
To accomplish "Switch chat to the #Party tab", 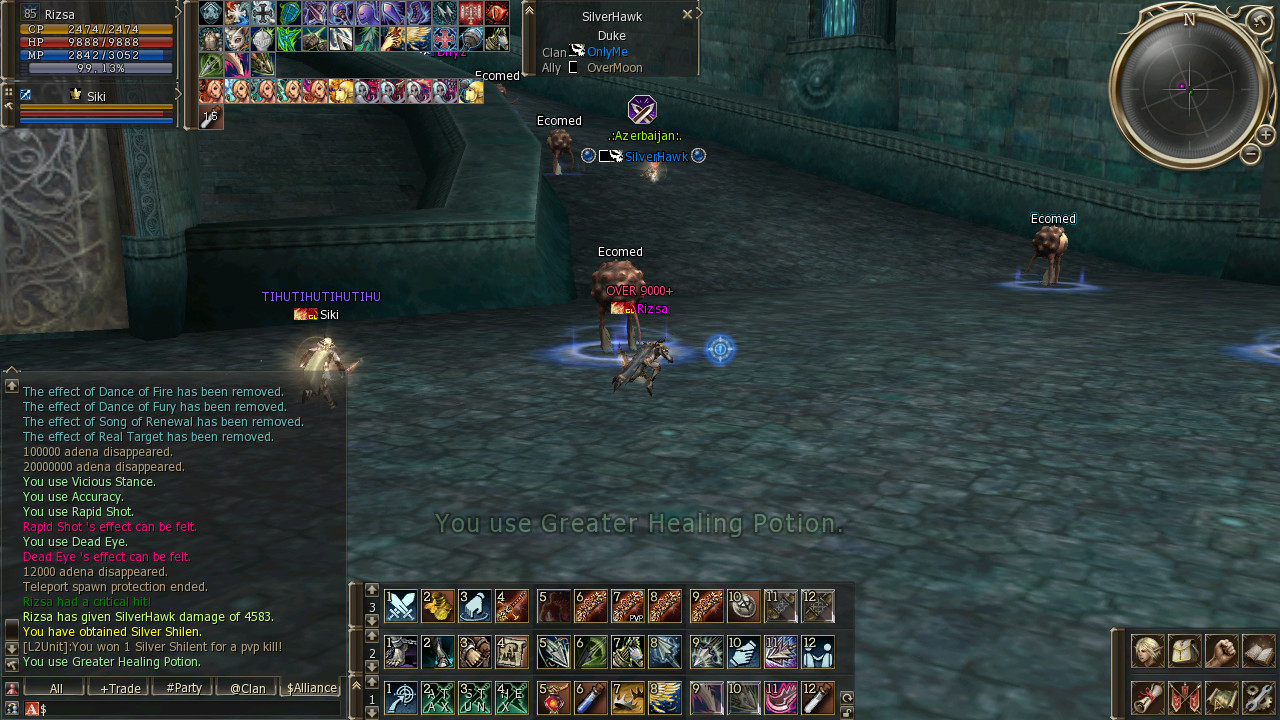I will tap(183, 688).
